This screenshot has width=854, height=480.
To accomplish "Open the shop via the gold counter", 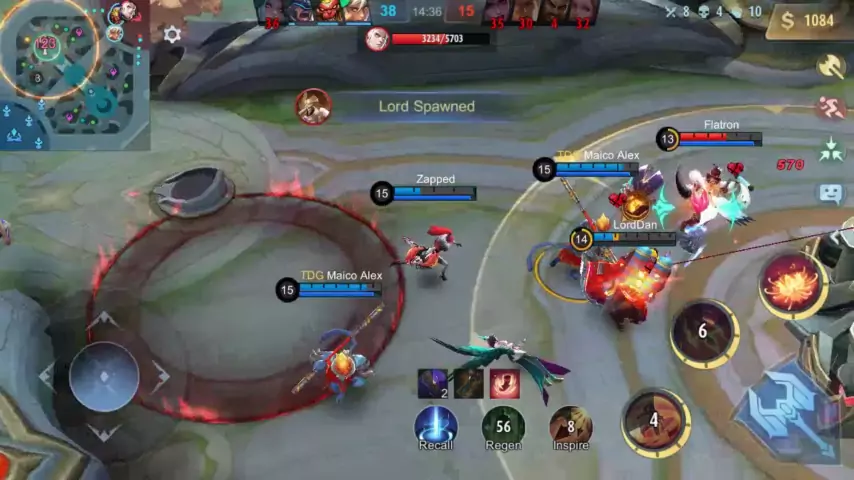I will tap(808, 21).
